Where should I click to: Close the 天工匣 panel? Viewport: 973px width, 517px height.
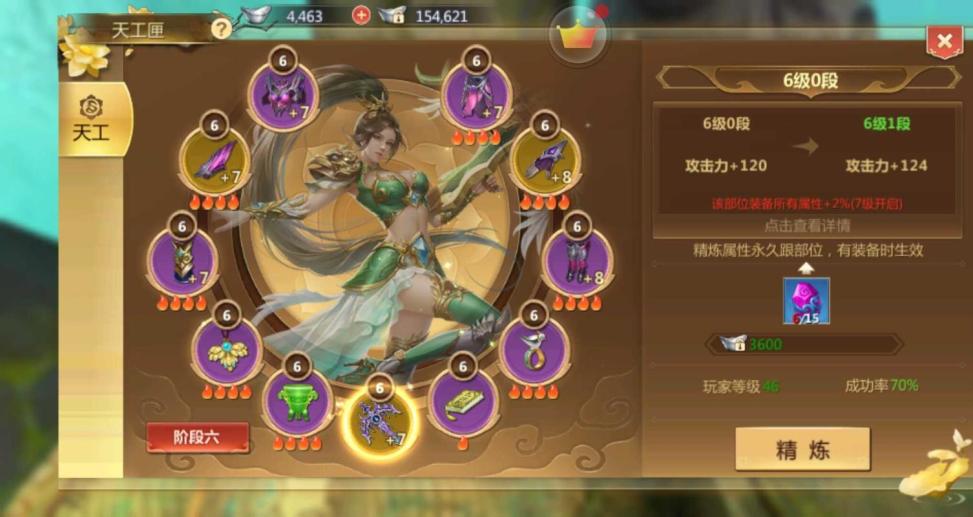944,41
